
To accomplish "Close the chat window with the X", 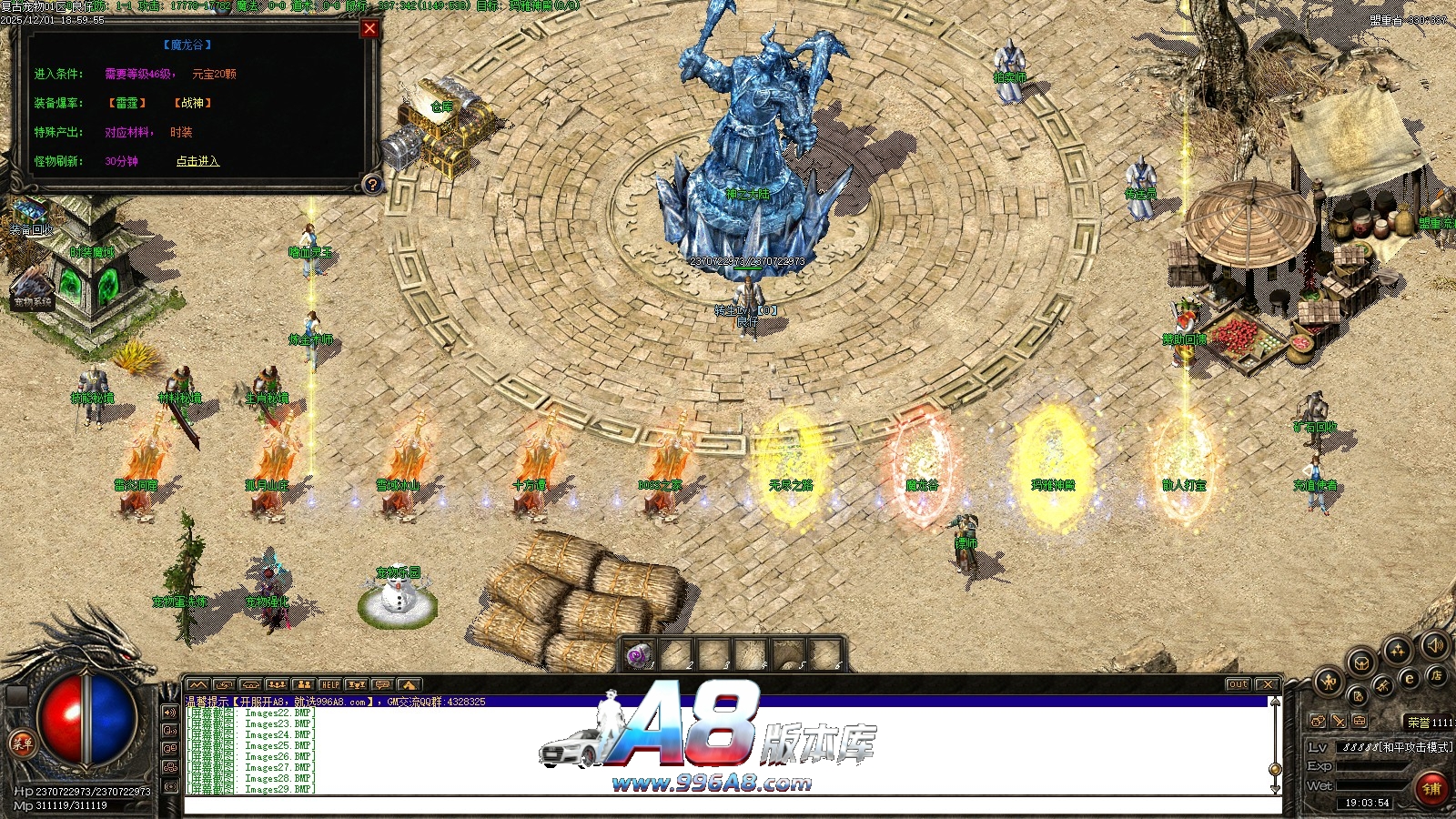I will coord(1267,684).
